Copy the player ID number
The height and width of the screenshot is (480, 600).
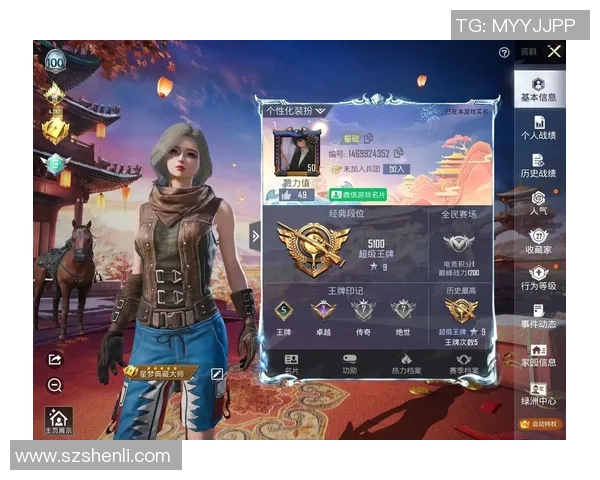398,153
